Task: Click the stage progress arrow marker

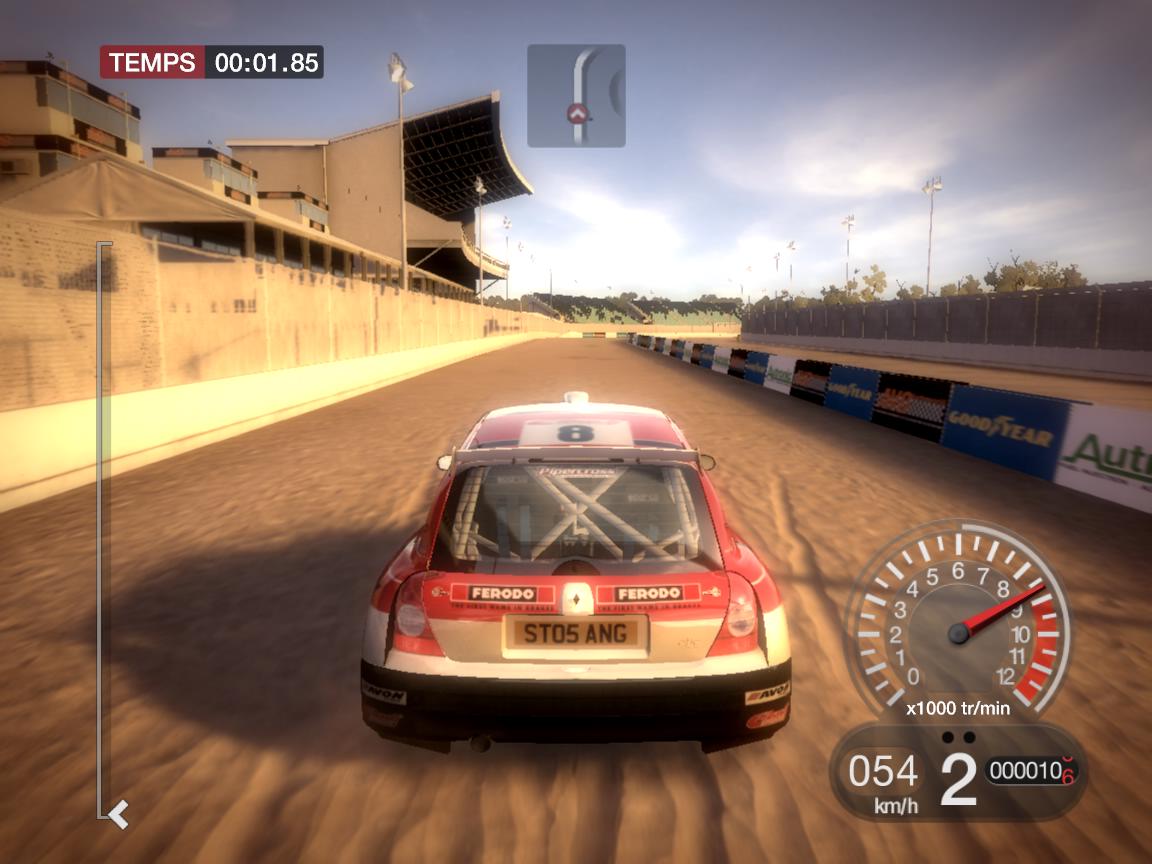Action: tap(119, 814)
